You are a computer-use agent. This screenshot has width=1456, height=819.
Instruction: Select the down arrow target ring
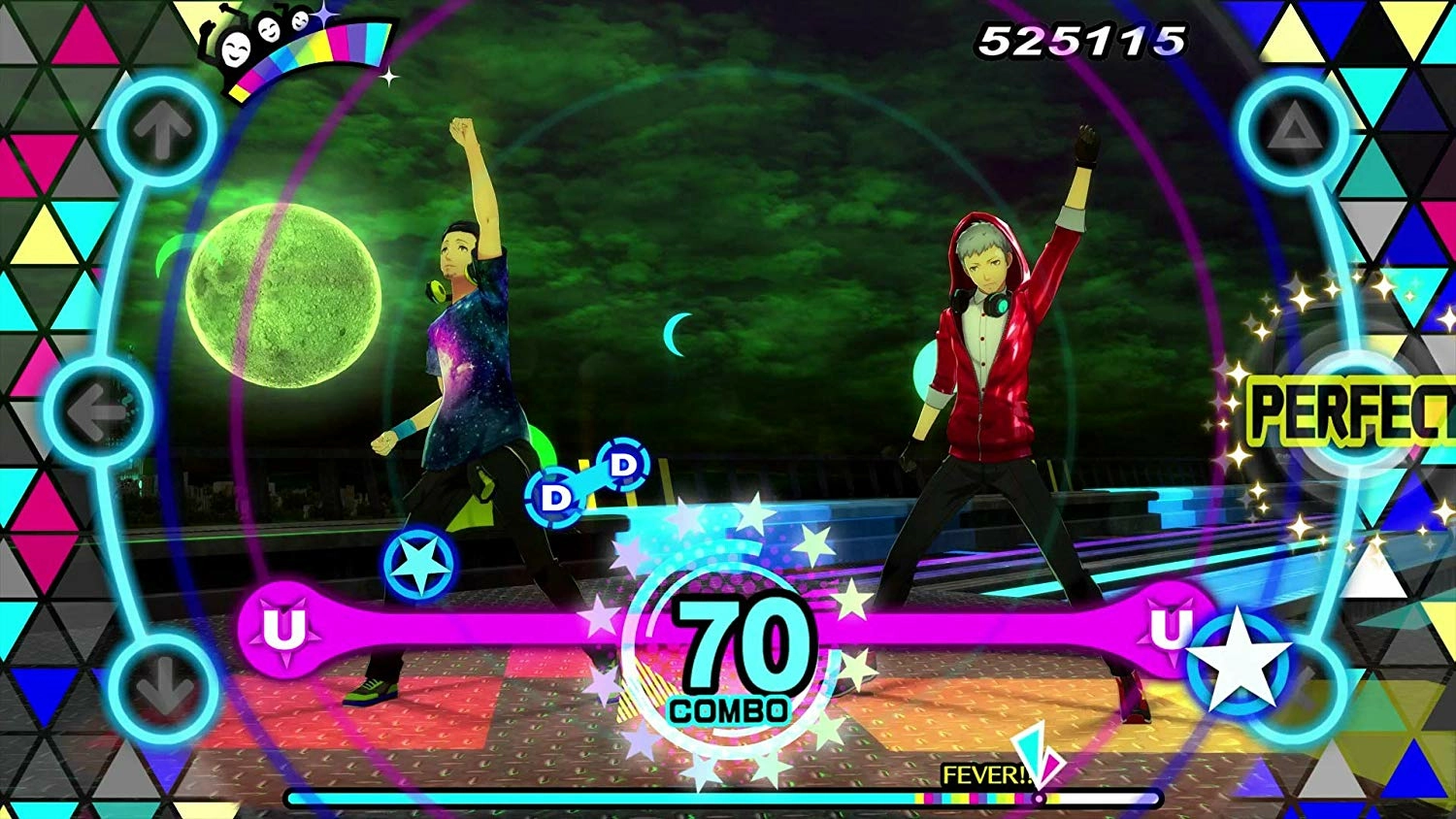point(162,687)
